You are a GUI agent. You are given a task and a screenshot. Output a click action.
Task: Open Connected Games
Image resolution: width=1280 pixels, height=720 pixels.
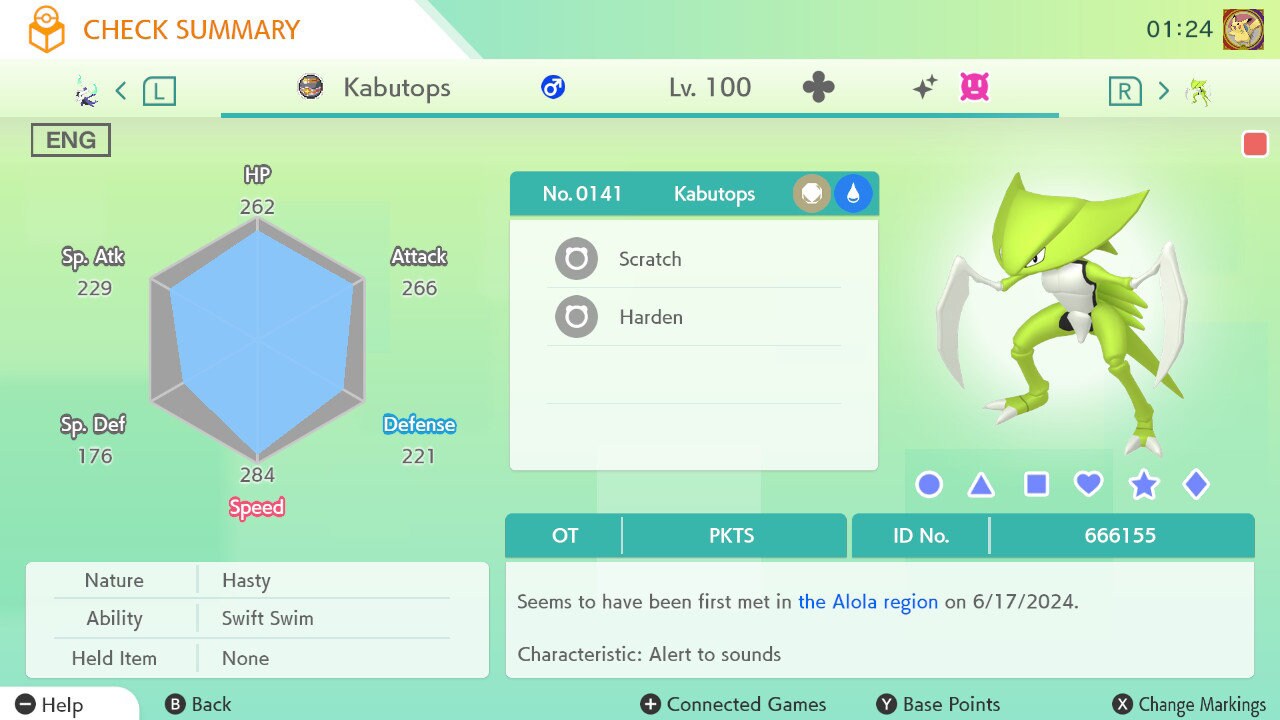734,704
